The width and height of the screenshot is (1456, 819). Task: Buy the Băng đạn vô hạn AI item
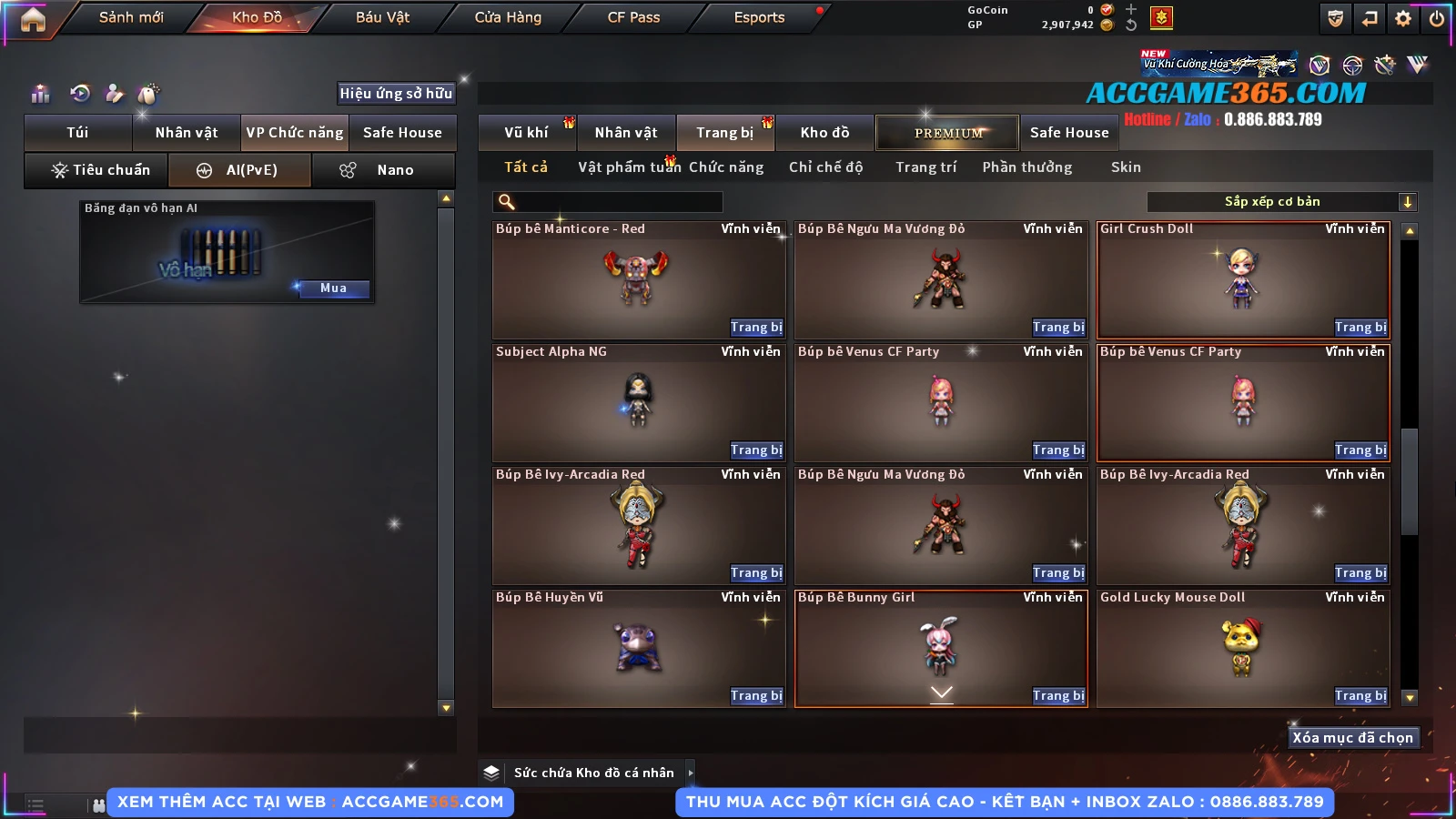[x=333, y=288]
